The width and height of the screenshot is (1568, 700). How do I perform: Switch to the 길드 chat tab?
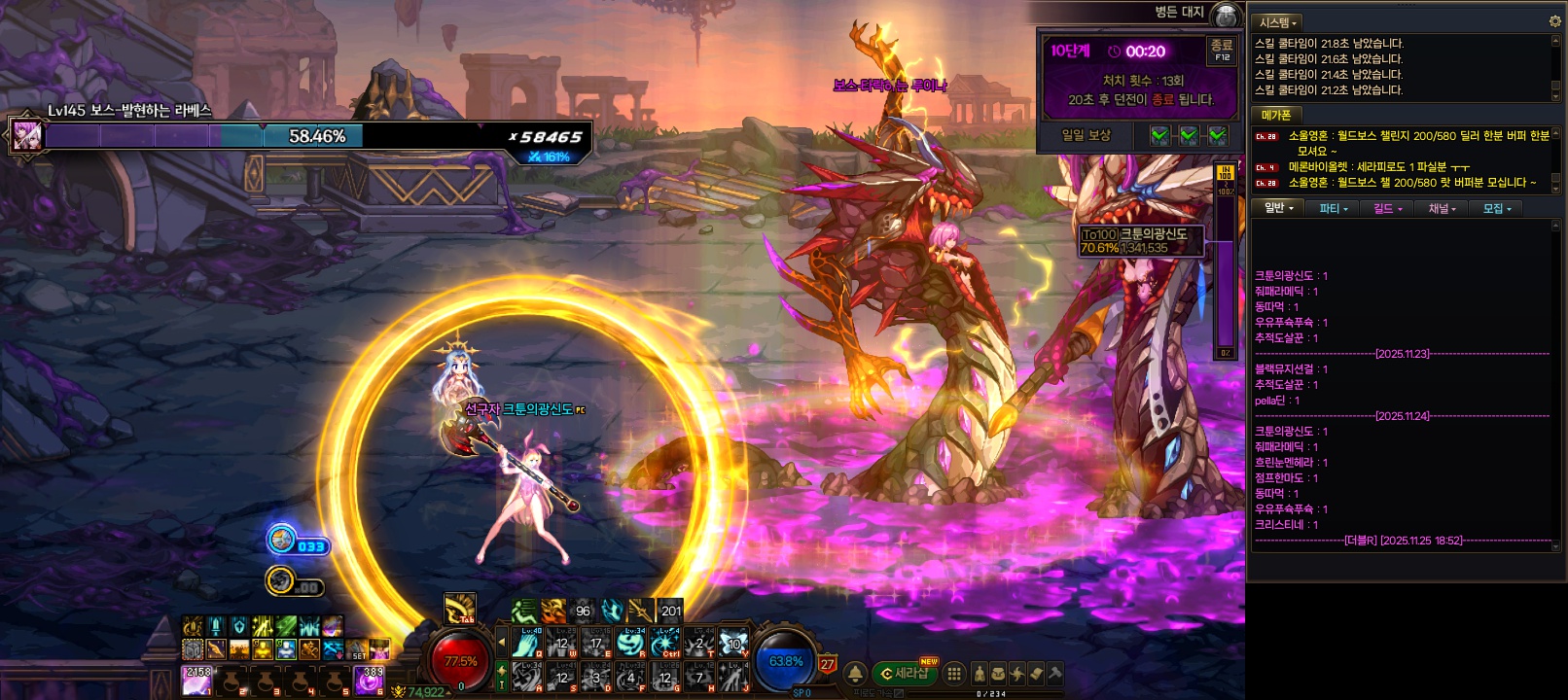(1388, 208)
